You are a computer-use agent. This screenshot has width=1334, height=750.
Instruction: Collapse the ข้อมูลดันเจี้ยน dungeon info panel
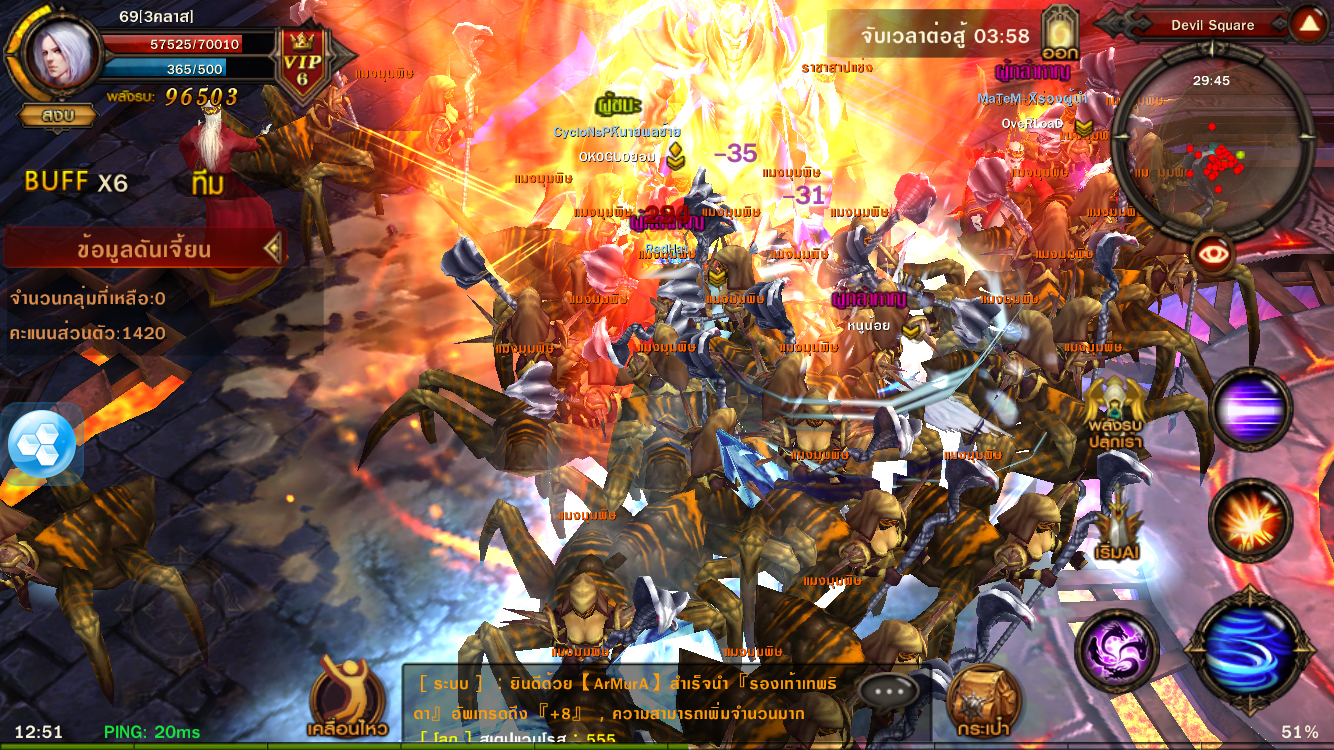click(272, 249)
